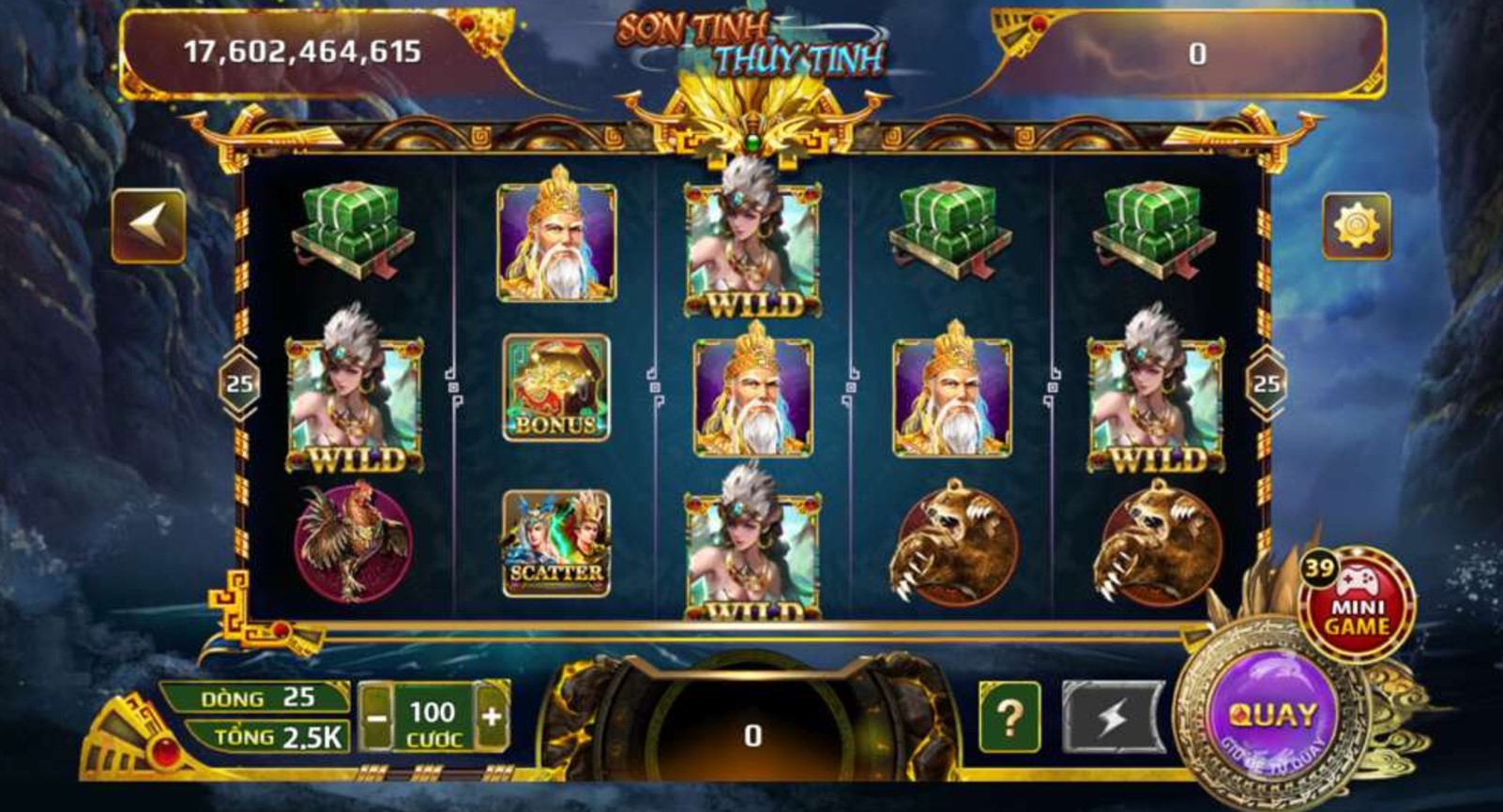Viewport: 1503px width, 812px height.
Task: Increase the bet with the plus button
Action: pos(492,717)
